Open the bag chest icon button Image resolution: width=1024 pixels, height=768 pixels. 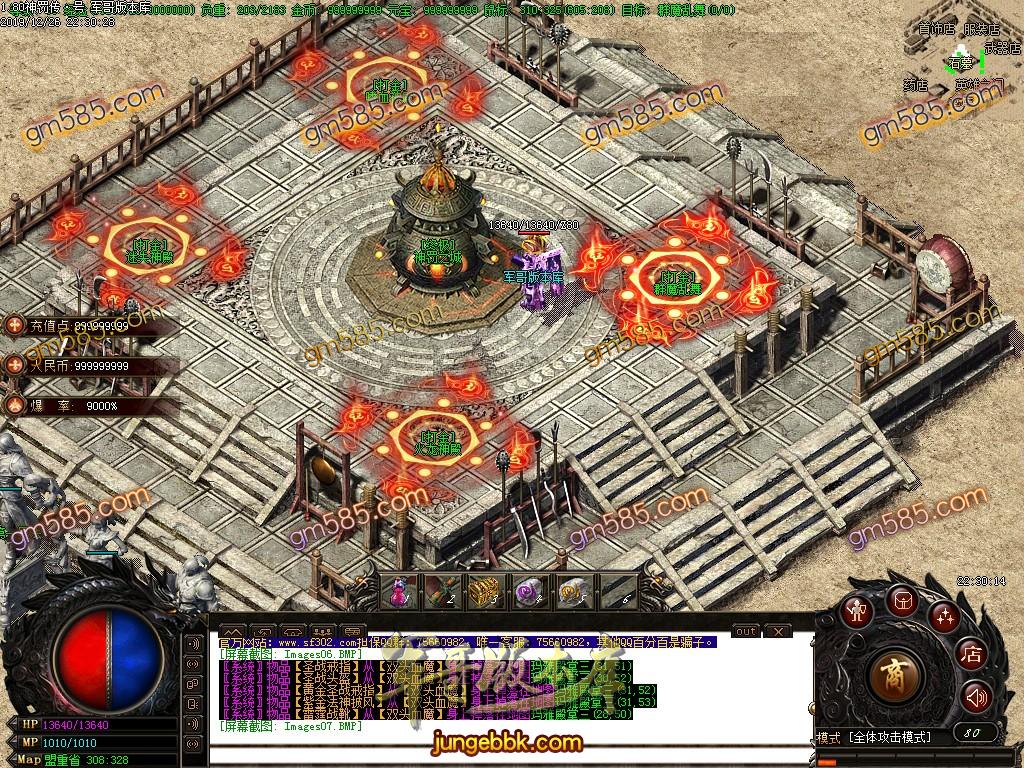(901, 600)
